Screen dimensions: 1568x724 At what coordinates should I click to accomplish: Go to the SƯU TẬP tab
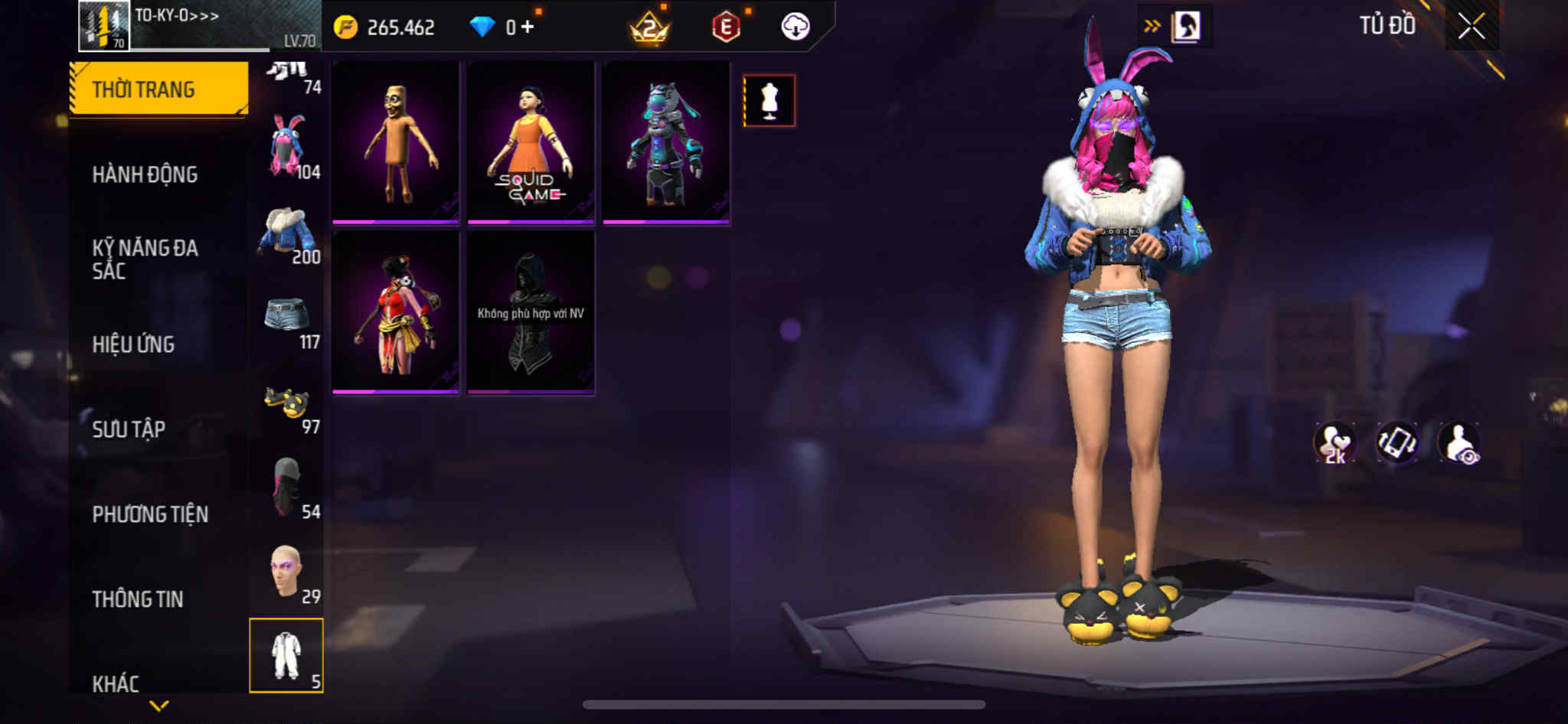click(x=129, y=429)
